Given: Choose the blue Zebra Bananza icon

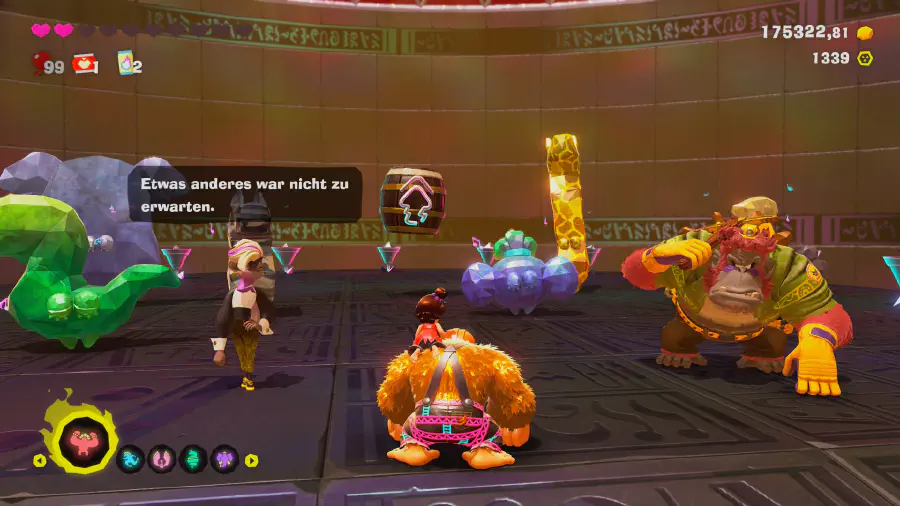Looking at the screenshot, I should [x=131, y=459].
